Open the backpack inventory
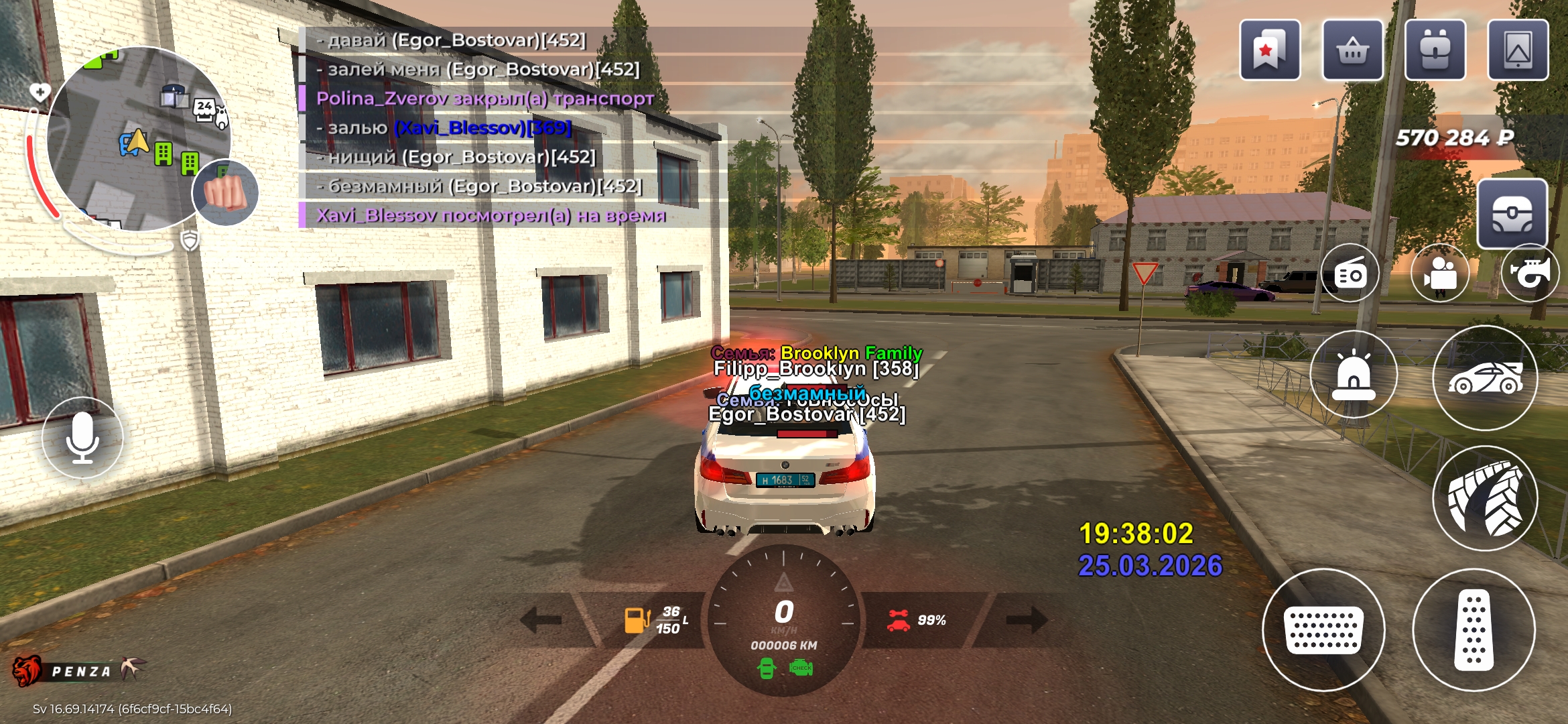 1435,50
